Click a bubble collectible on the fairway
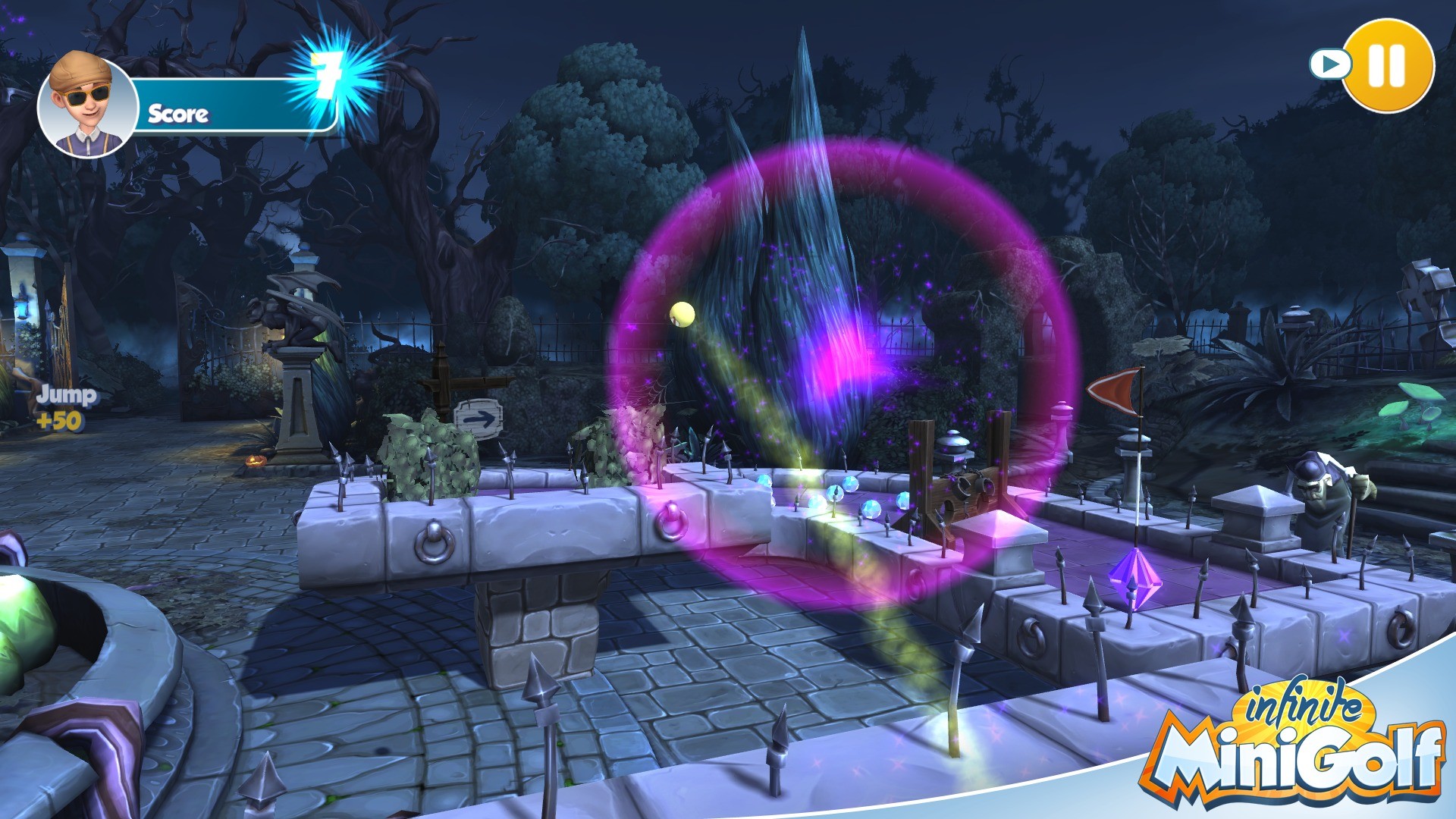Image resolution: width=1456 pixels, height=819 pixels. pos(849,482)
